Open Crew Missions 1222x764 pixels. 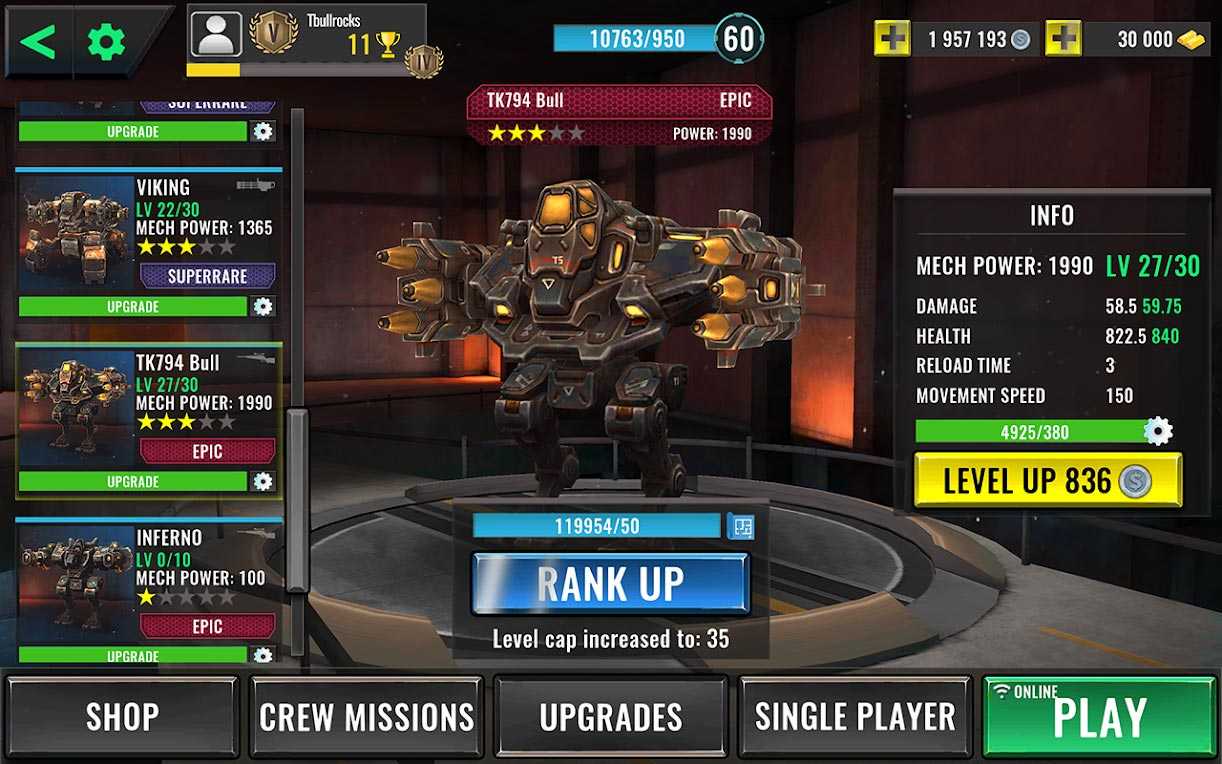point(366,716)
